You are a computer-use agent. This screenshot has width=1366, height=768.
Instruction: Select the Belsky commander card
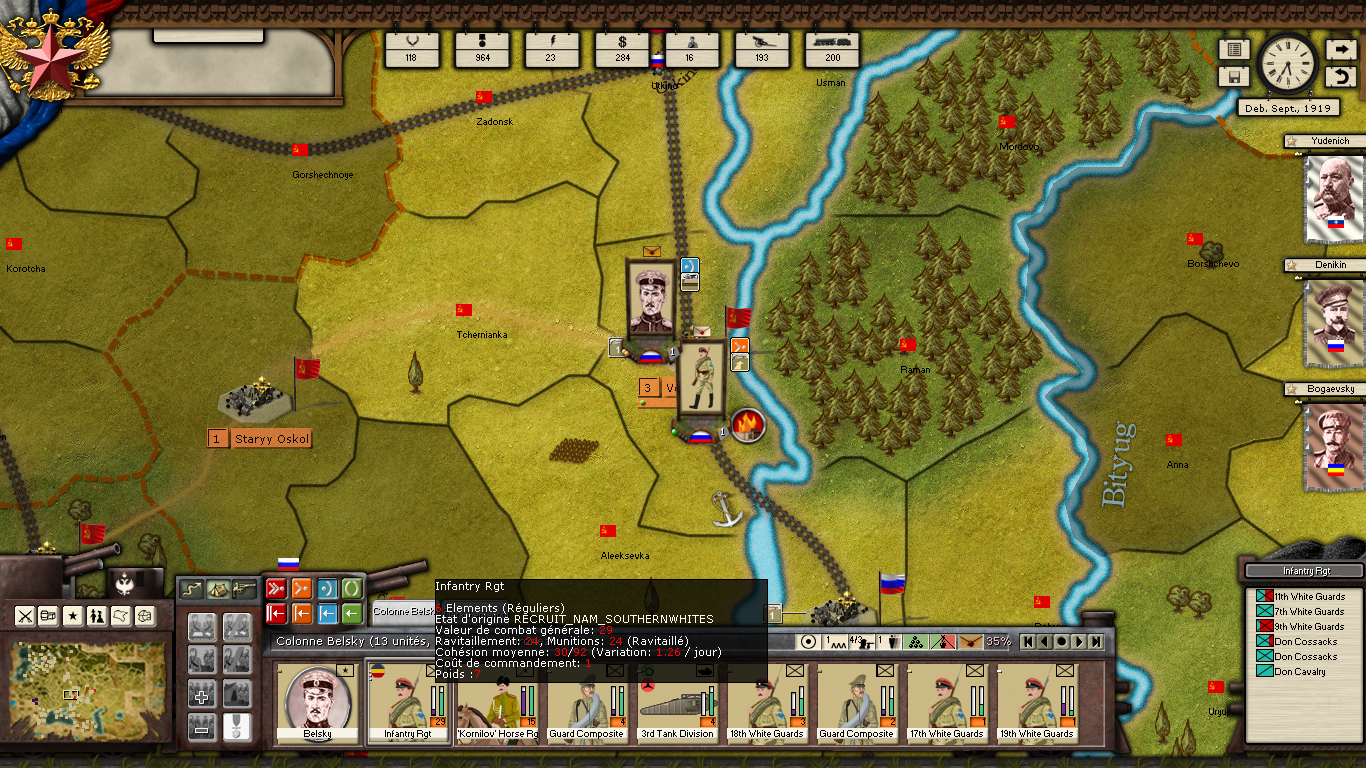[317, 703]
